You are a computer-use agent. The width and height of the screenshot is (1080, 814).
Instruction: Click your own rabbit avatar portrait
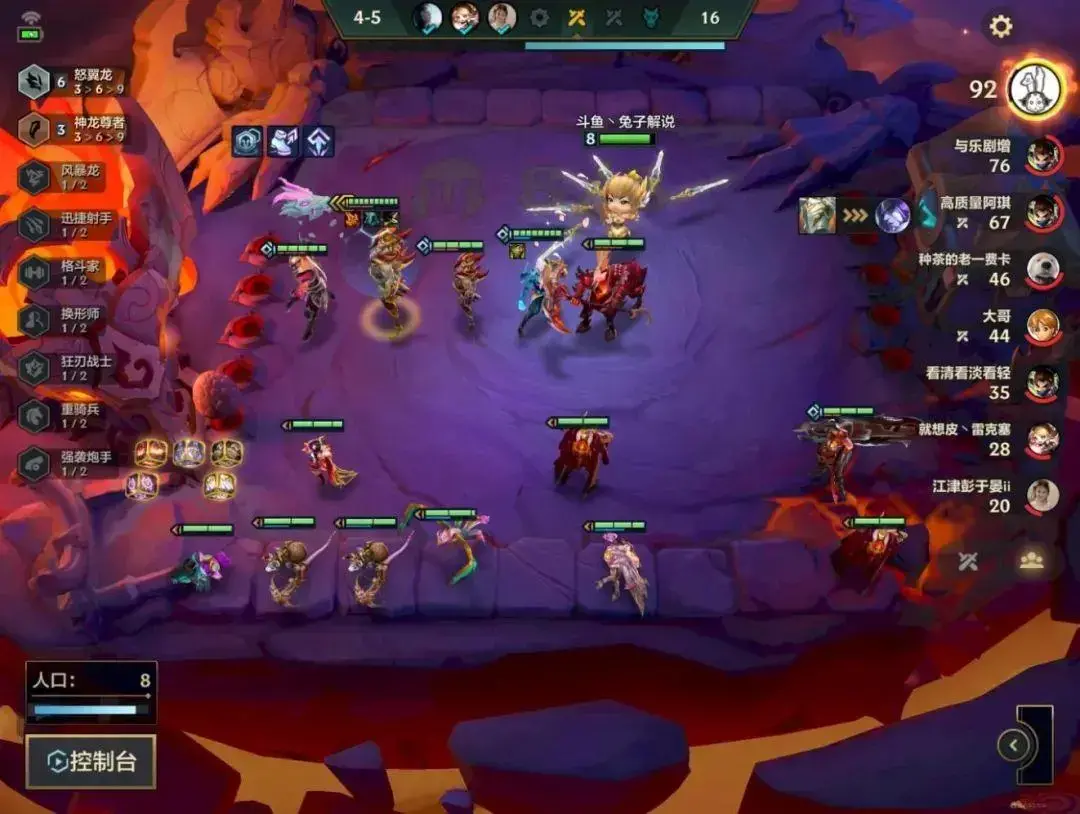click(1034, 89)
